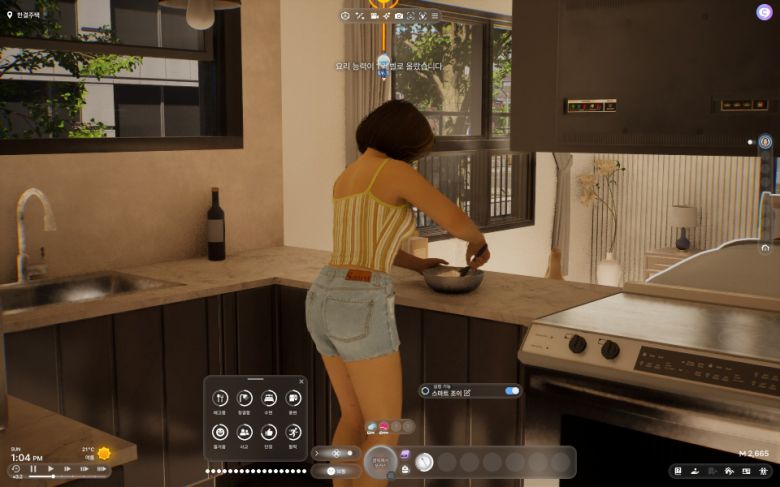Select the hunger need icon
The image size is (780, 487).
pyautogui.click(x=220, y=399)
